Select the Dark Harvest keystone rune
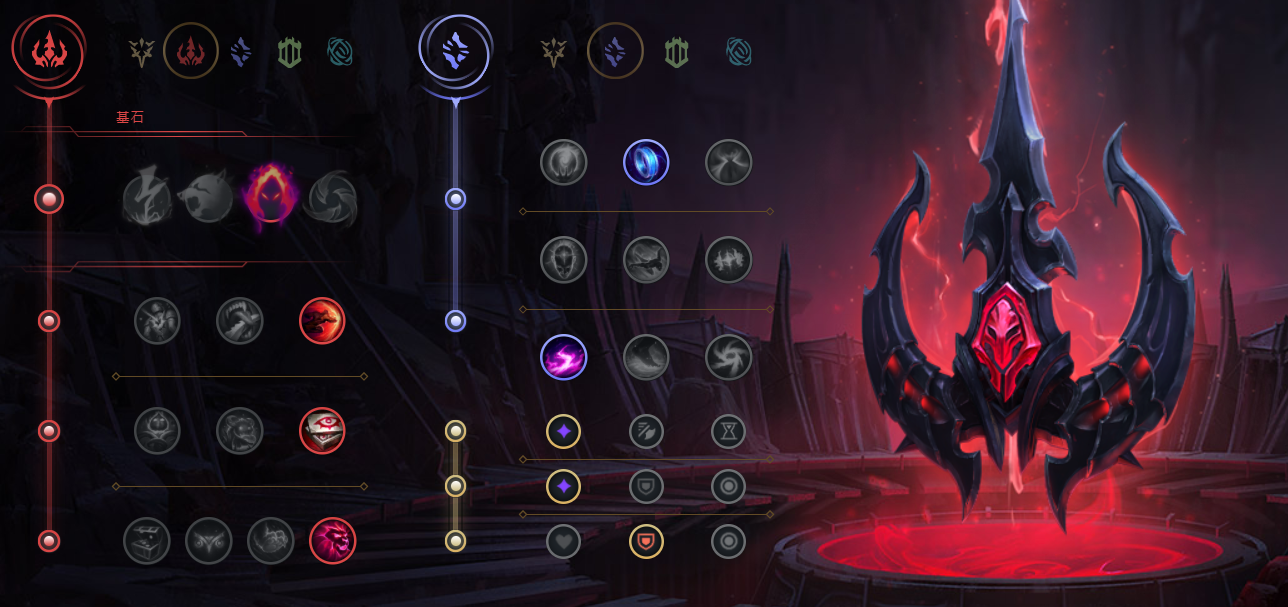This screenshot has height=607, width=1288. [270, 198]
